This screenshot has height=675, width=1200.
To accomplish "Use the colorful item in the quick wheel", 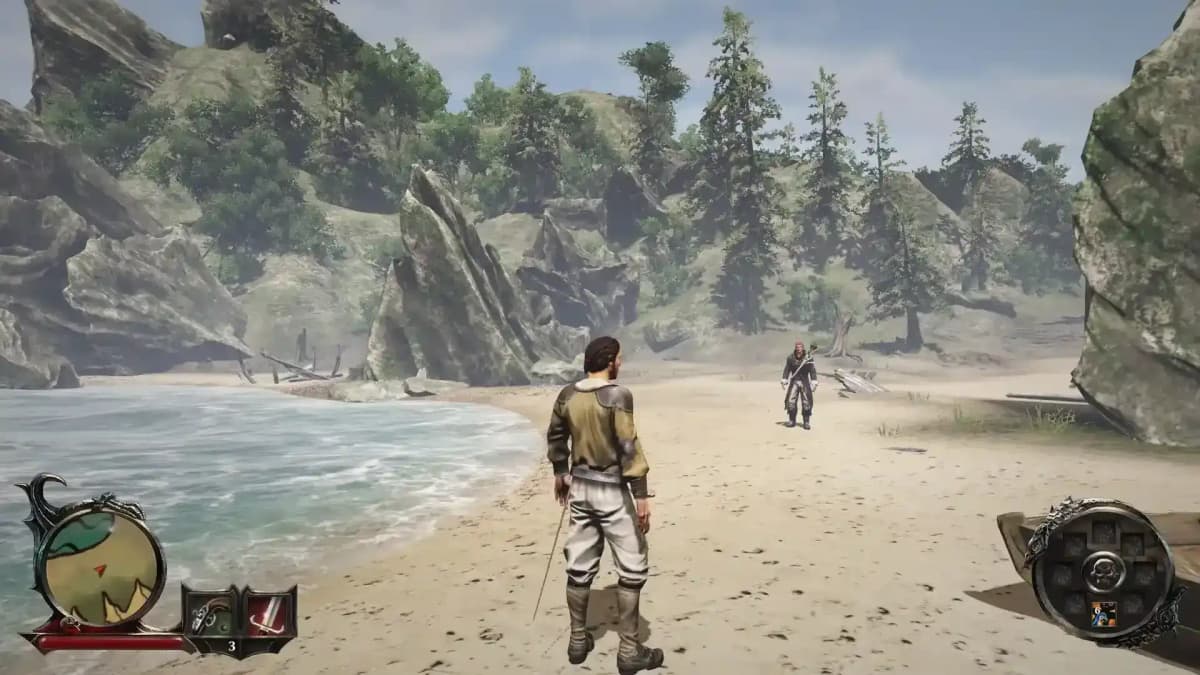I will (1103, 613).
